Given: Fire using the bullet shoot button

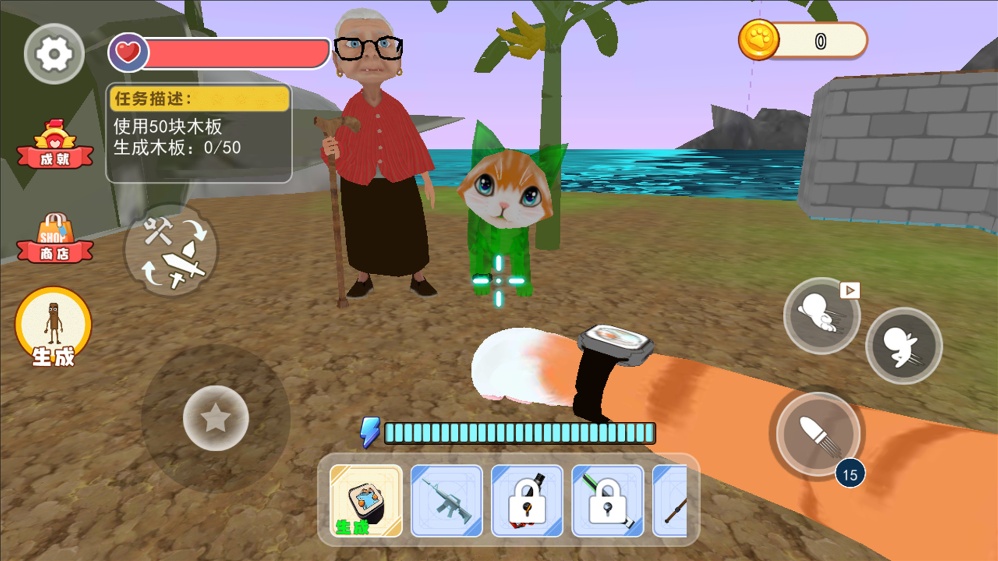Looking at the screenshot, I should tap(817, 434).
